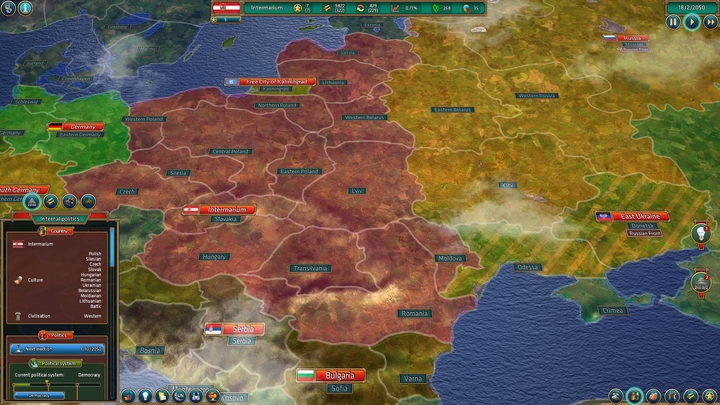Switch to the capitol building politics tab
The image size is (720, 405).
click(34, 201)
